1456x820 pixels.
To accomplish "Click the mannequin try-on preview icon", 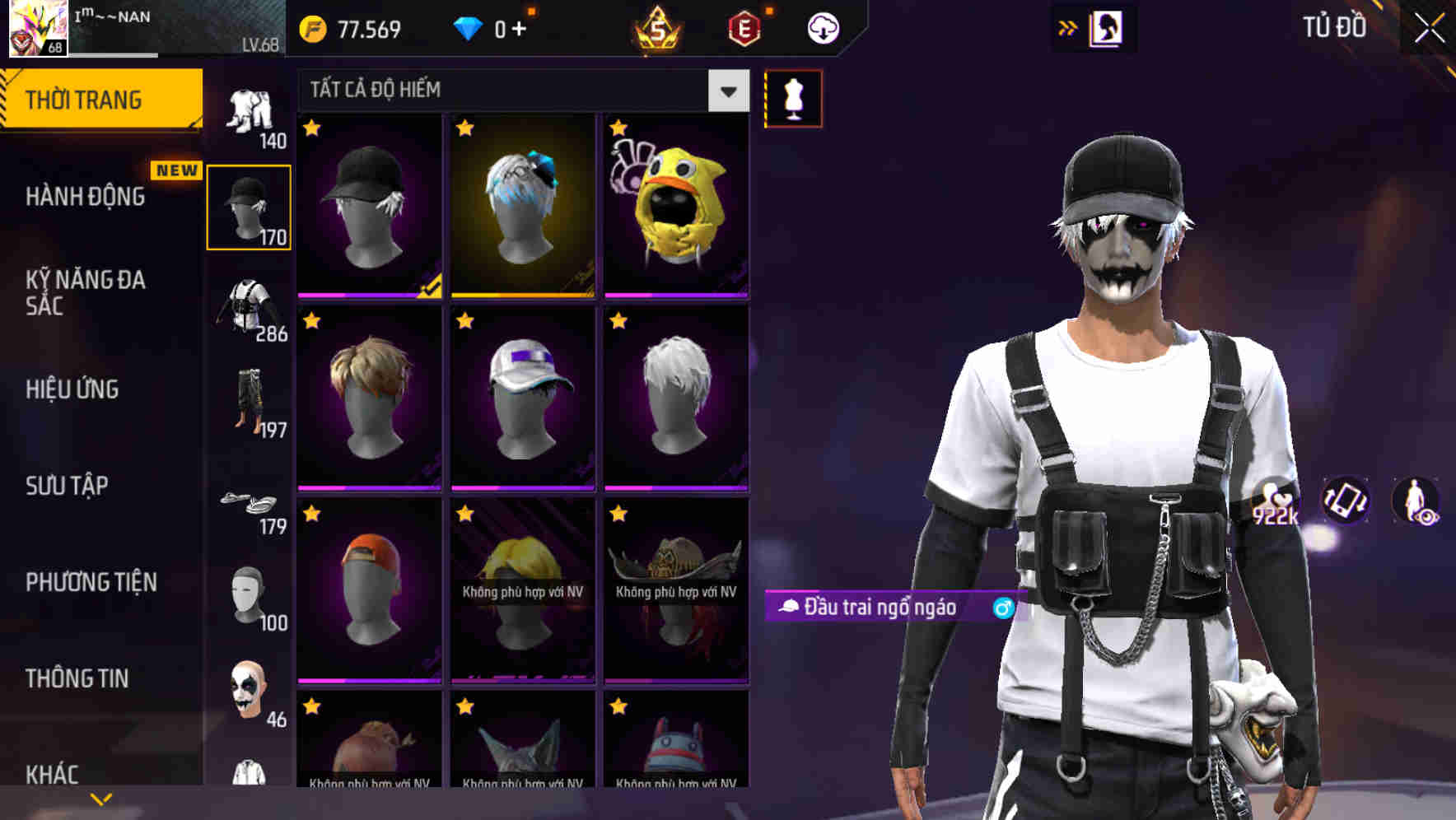I will 793,98.
